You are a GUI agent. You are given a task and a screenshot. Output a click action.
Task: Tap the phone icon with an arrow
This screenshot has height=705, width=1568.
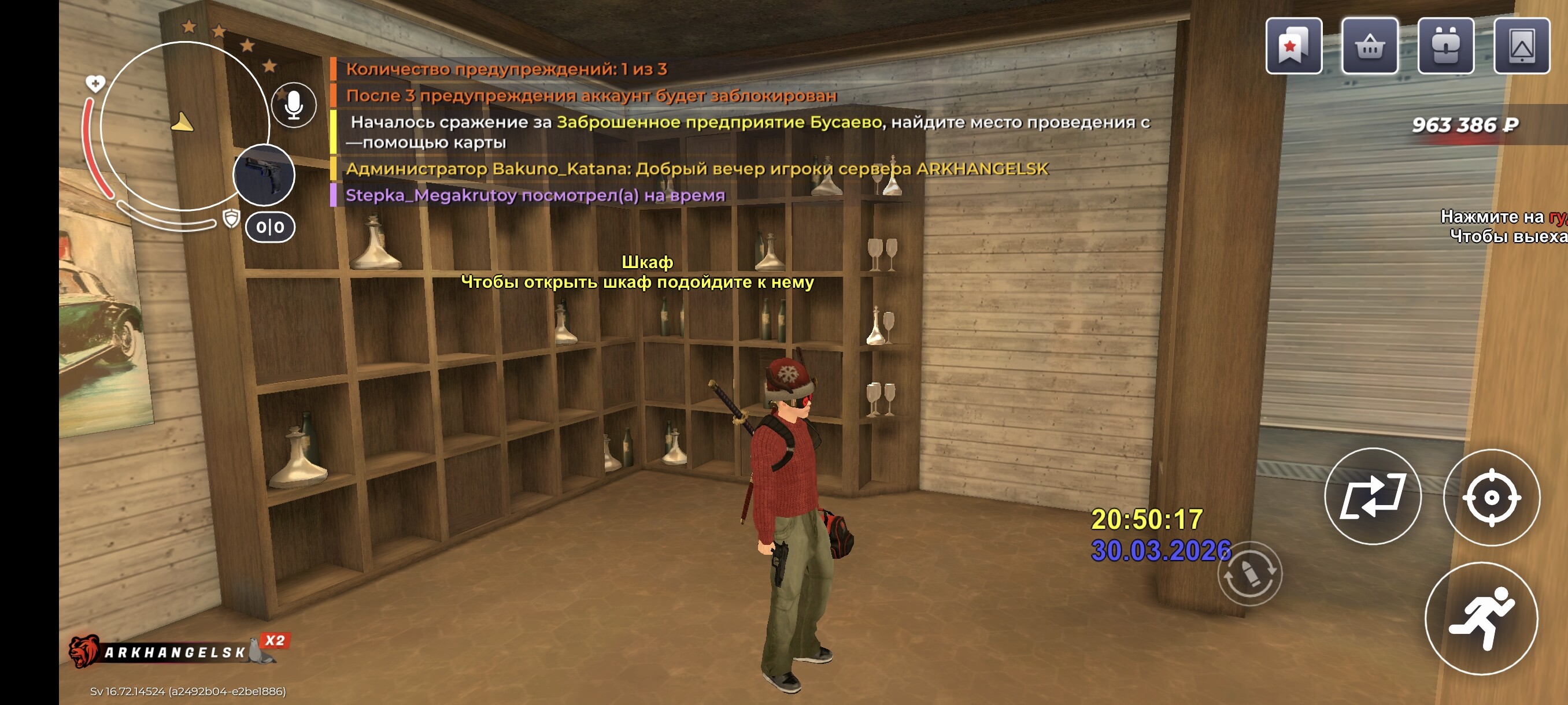click(1521, 46)
